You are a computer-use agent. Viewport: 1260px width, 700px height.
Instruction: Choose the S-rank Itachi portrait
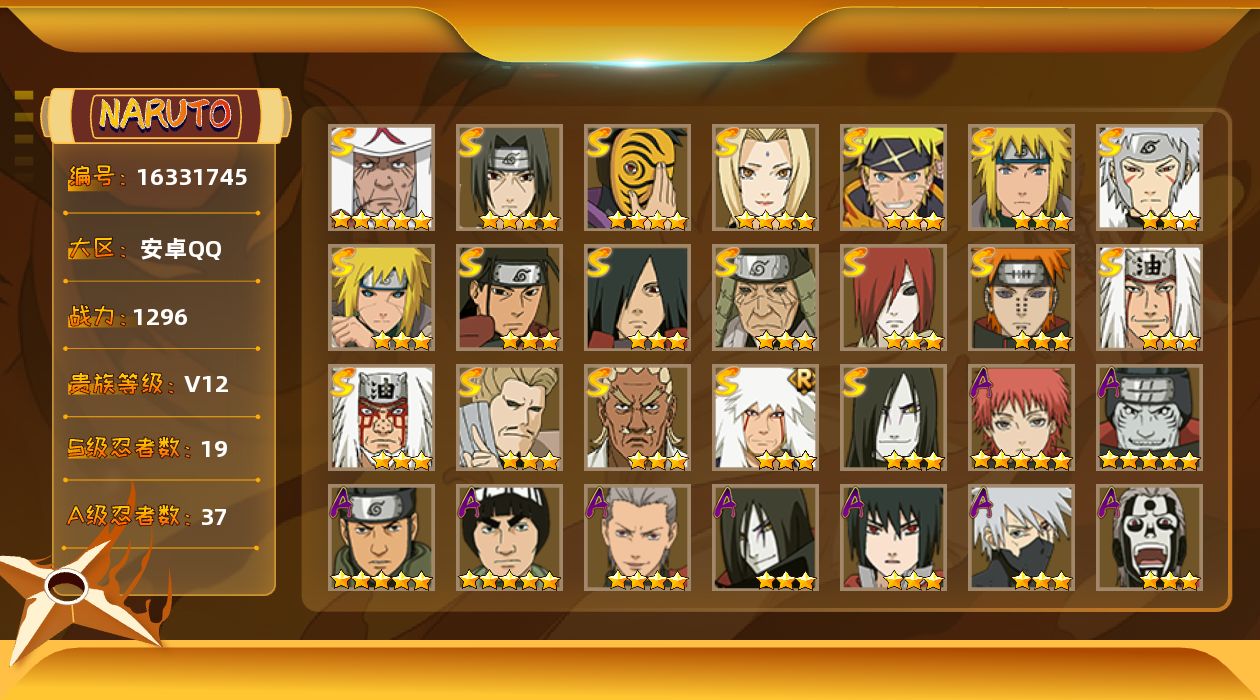pos(509,177)
